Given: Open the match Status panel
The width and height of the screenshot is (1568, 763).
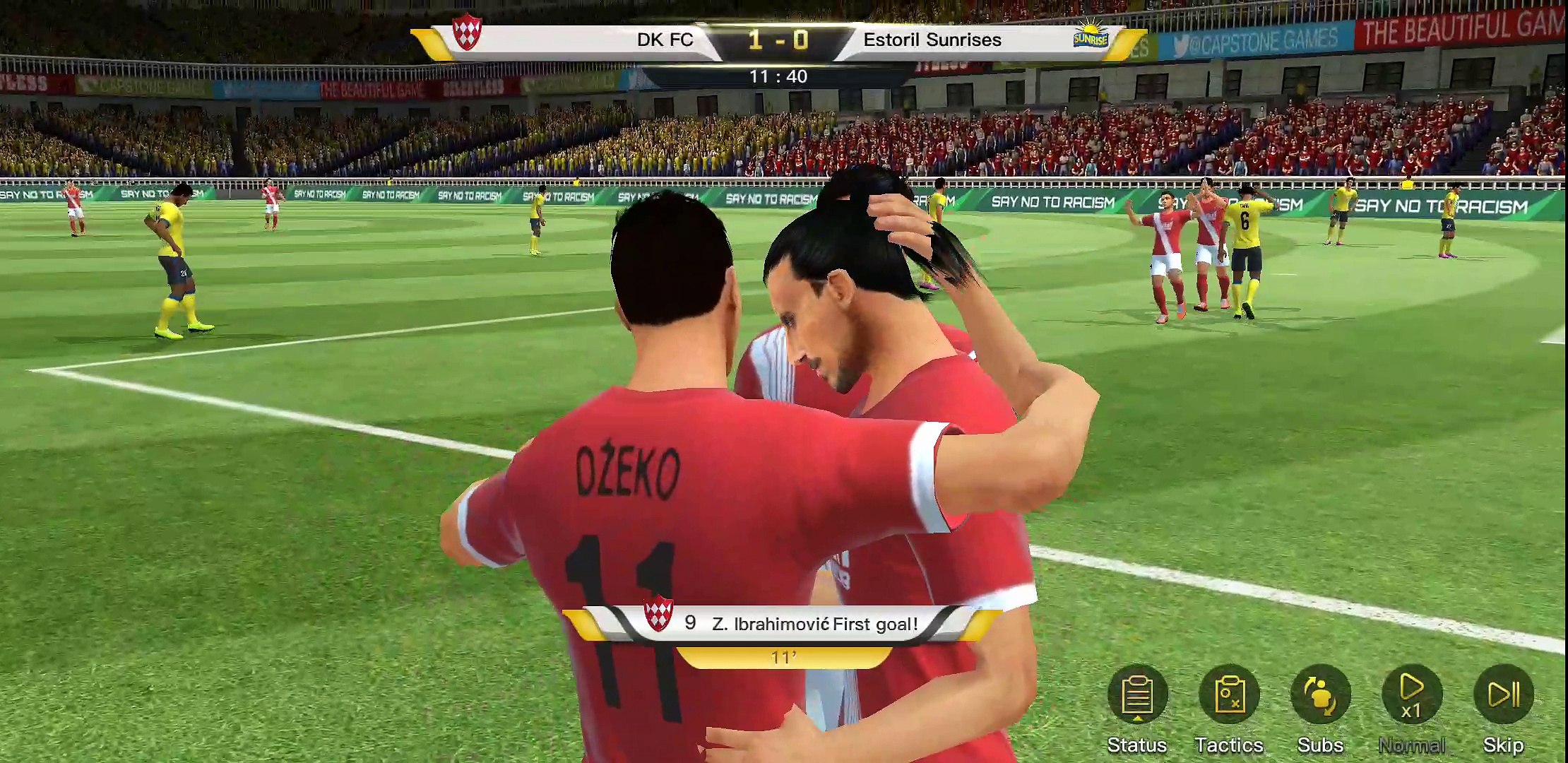Looking at the screenshot, I should pyautogui.click(x=1136, y=697).
